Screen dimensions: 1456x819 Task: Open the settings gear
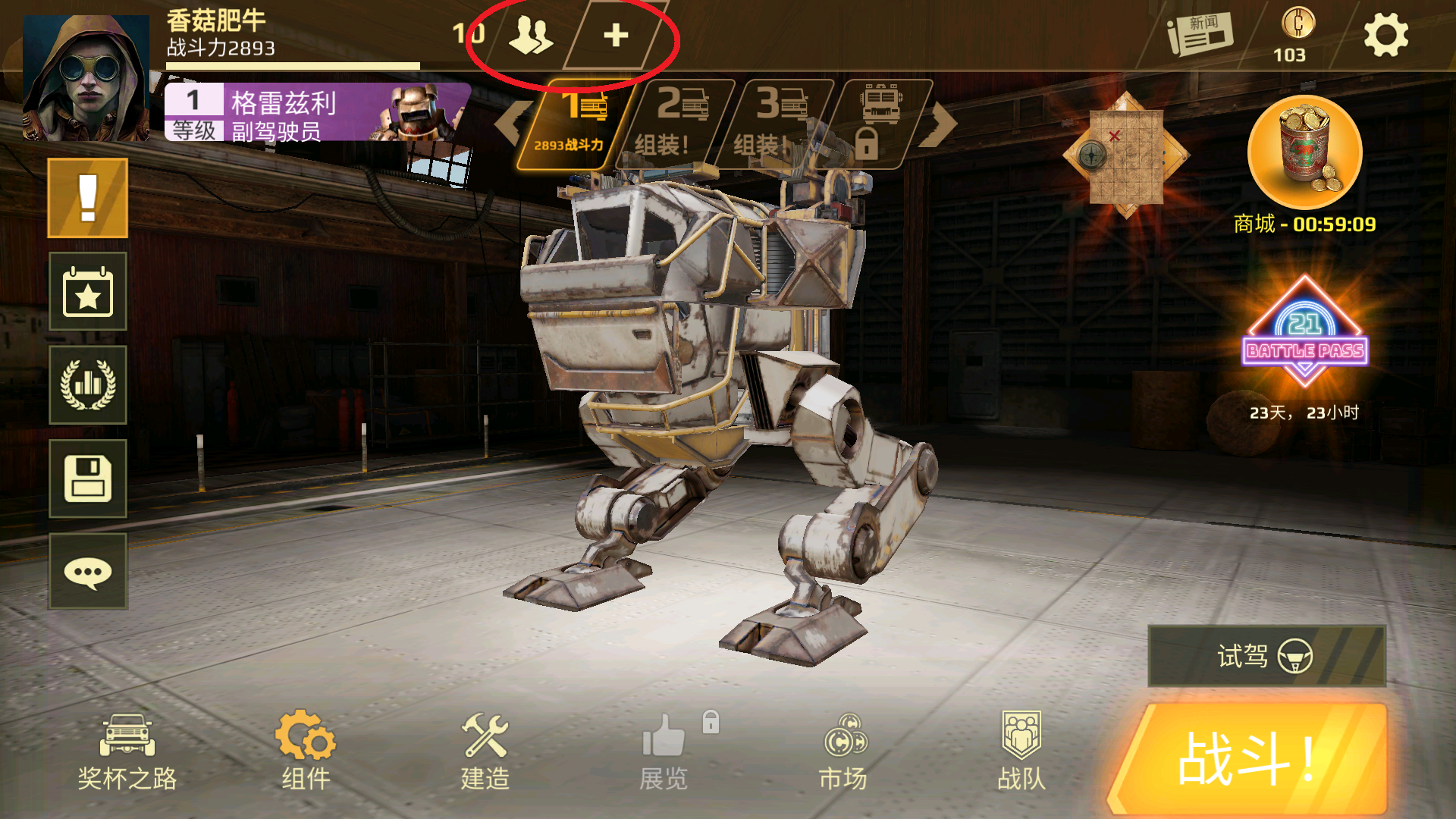tap(1385, 35)
